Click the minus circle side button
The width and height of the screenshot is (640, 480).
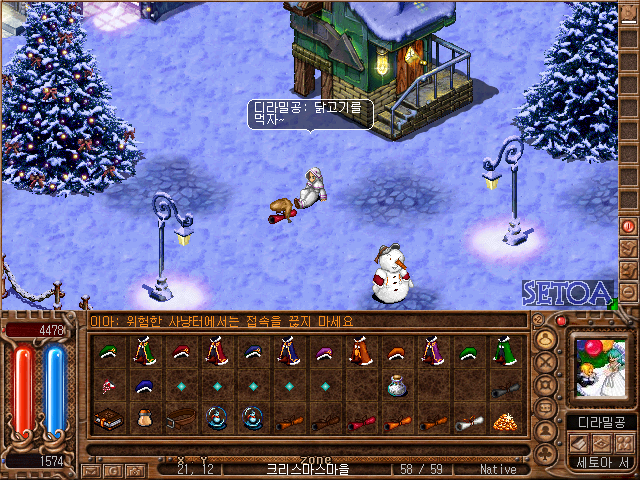point(629,292)
